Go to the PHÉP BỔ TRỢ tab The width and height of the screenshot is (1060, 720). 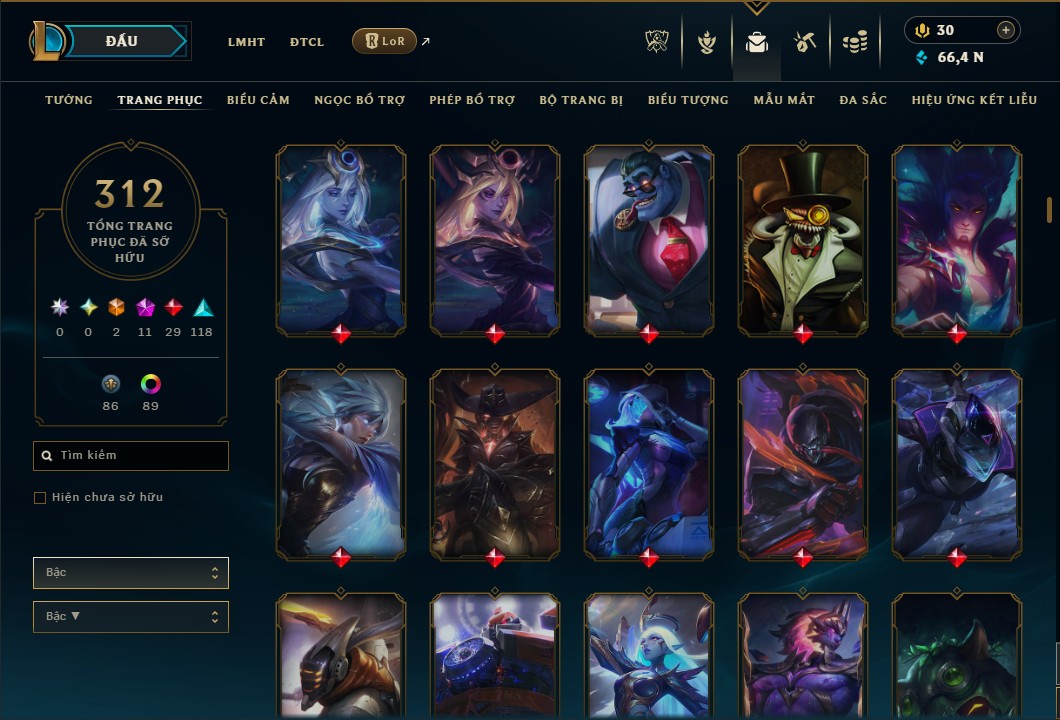pos(472,100)
